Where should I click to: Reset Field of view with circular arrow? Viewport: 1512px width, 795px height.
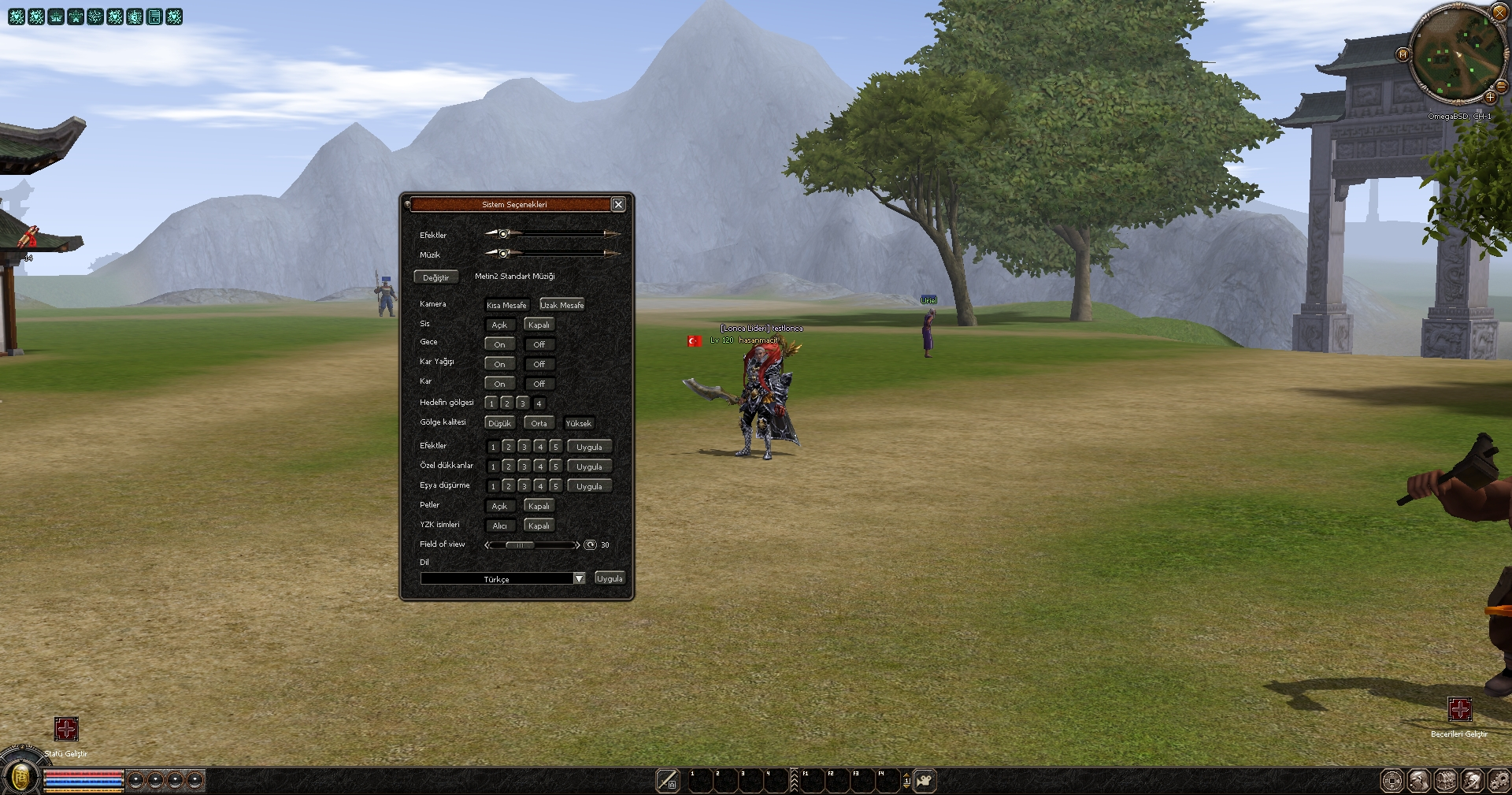point(590,544)
